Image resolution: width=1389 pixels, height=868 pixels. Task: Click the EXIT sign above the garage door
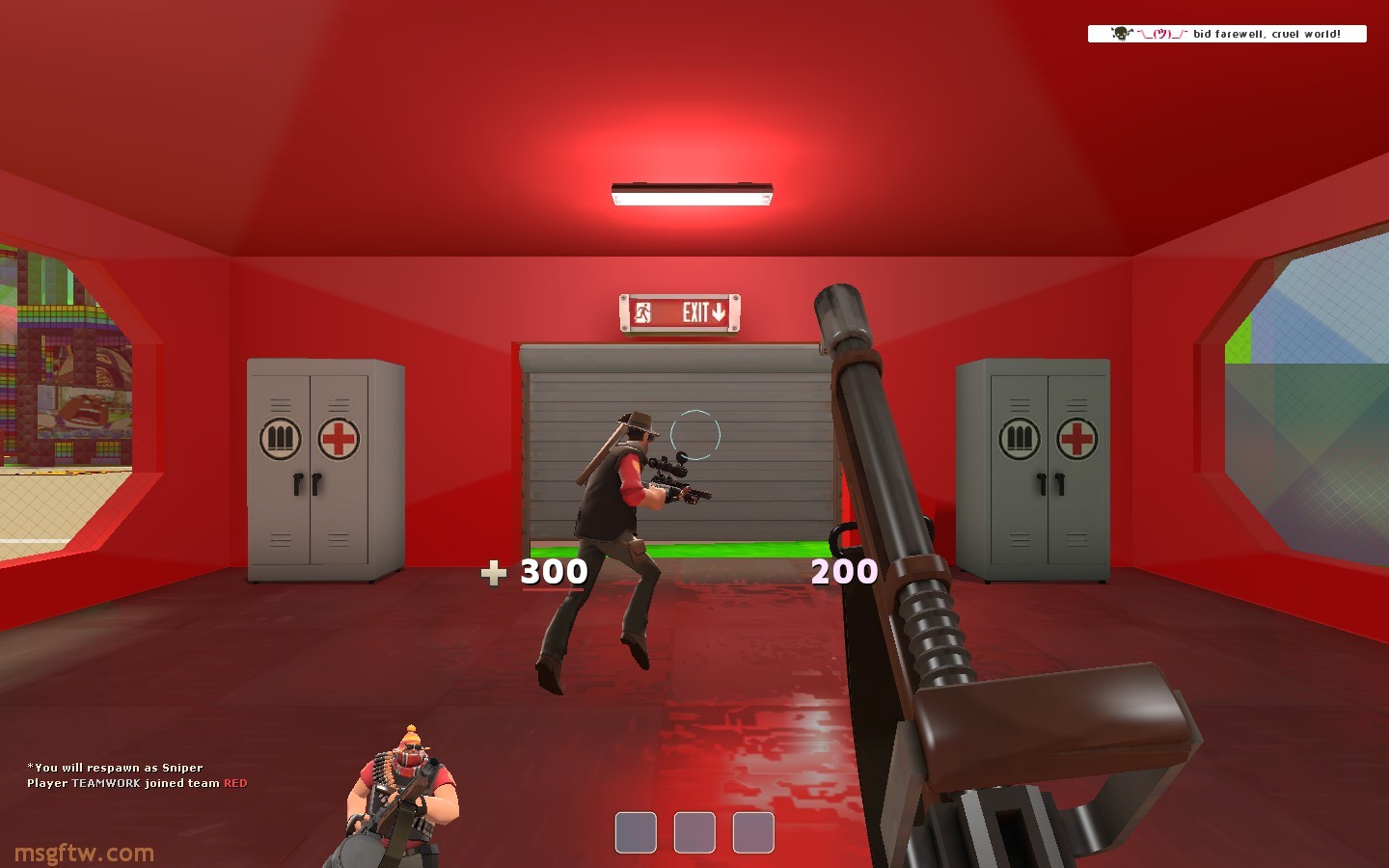coord(679,313)
